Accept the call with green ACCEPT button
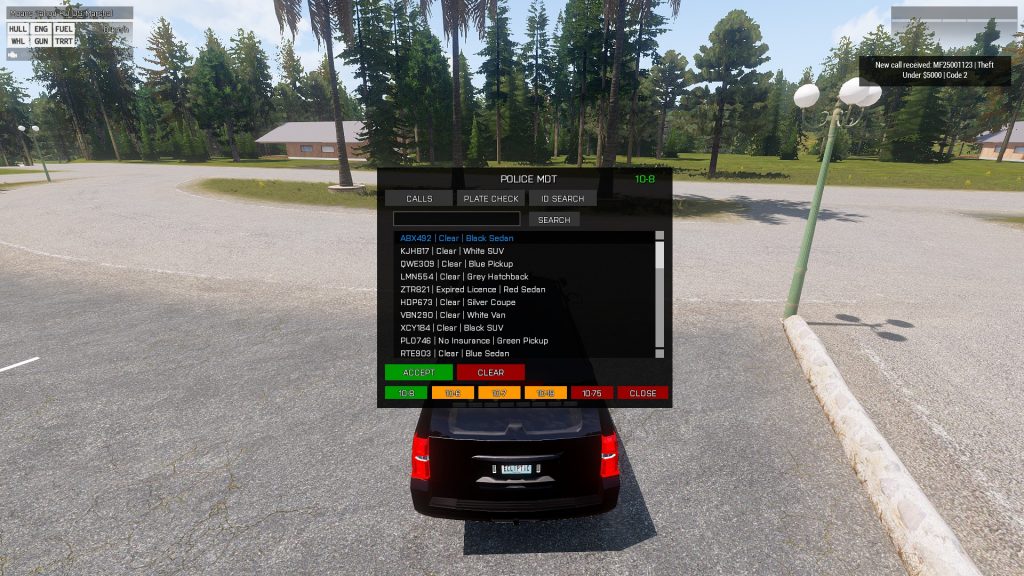1024x576 pixels. point(419,372)
